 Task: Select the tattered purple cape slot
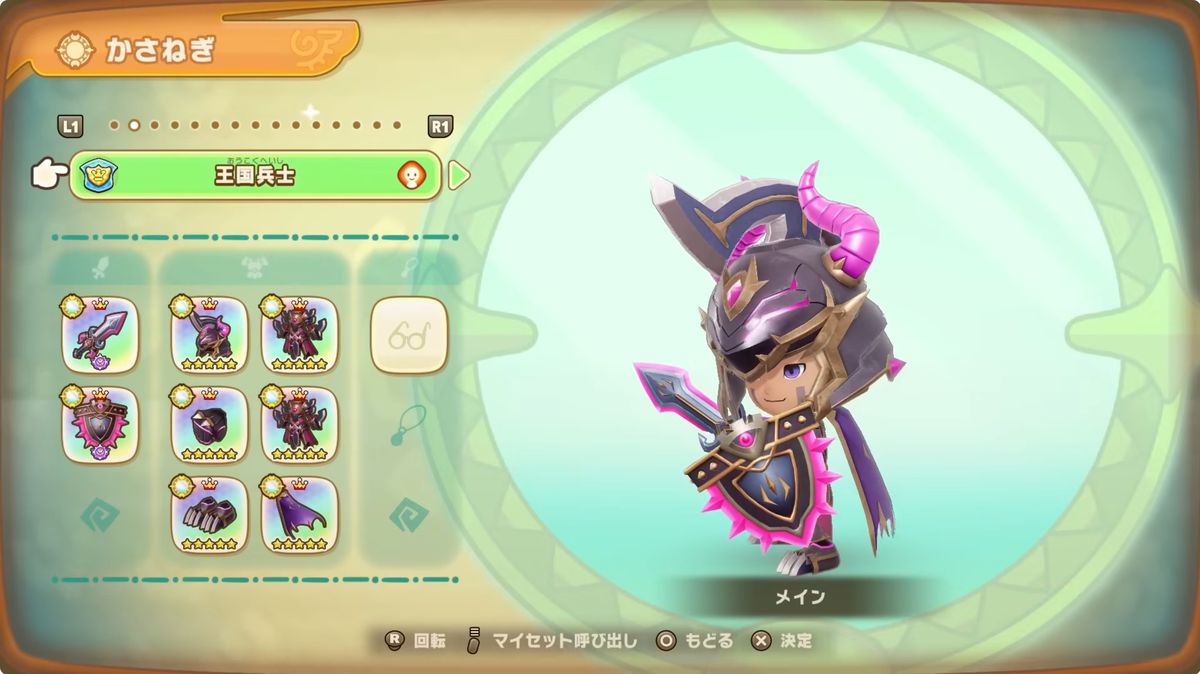[x=299, y=514]
